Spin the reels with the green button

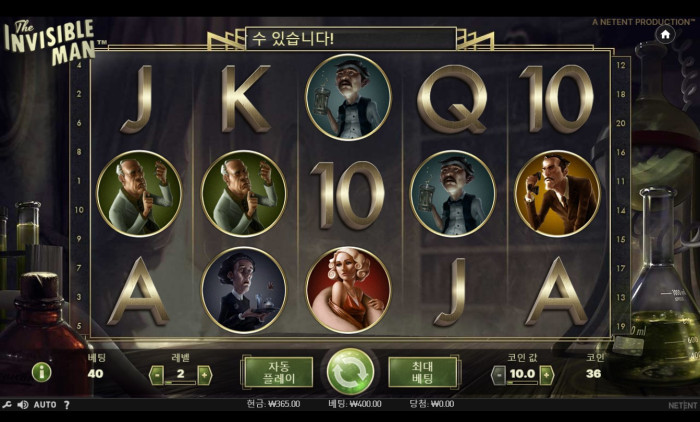pos(350,372)
